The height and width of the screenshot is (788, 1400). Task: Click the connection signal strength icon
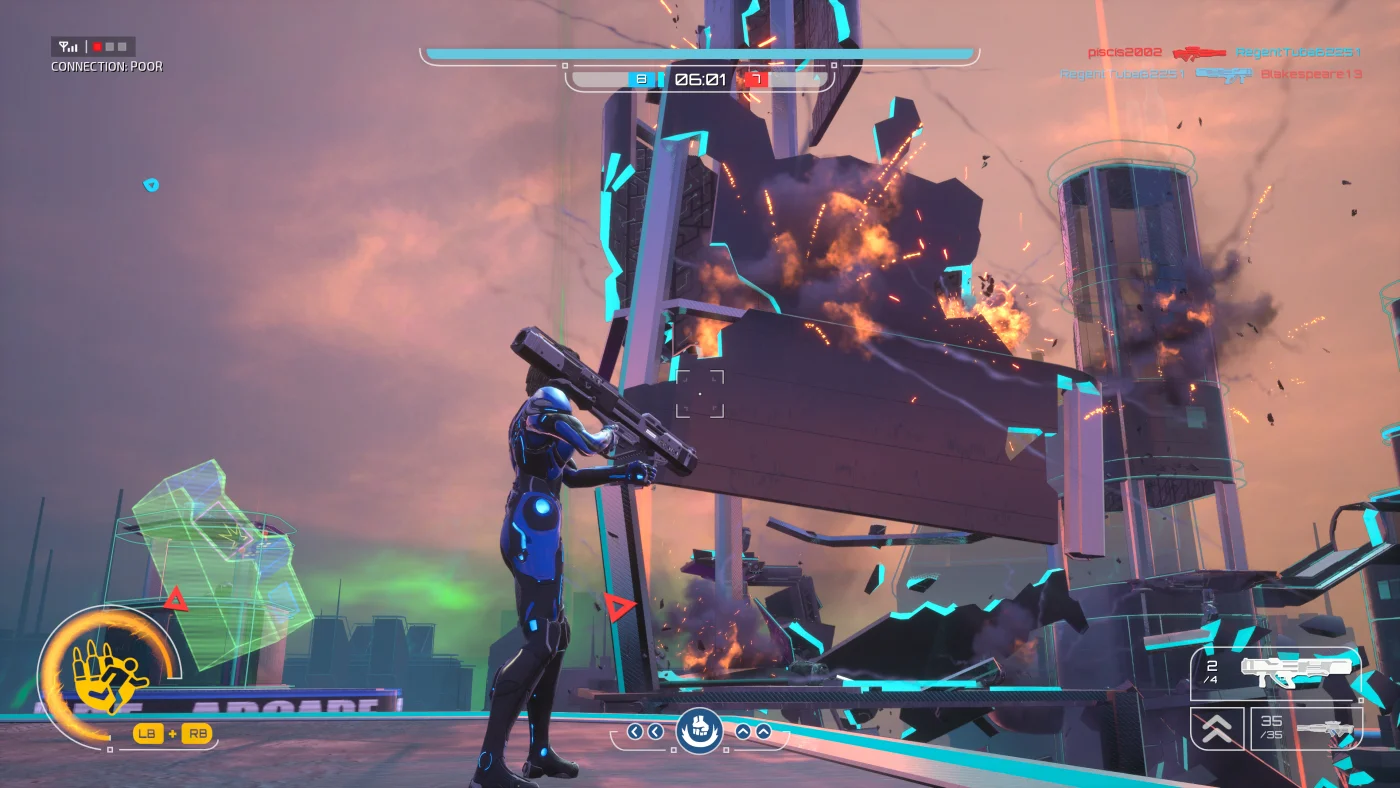(x=69, y=47)
